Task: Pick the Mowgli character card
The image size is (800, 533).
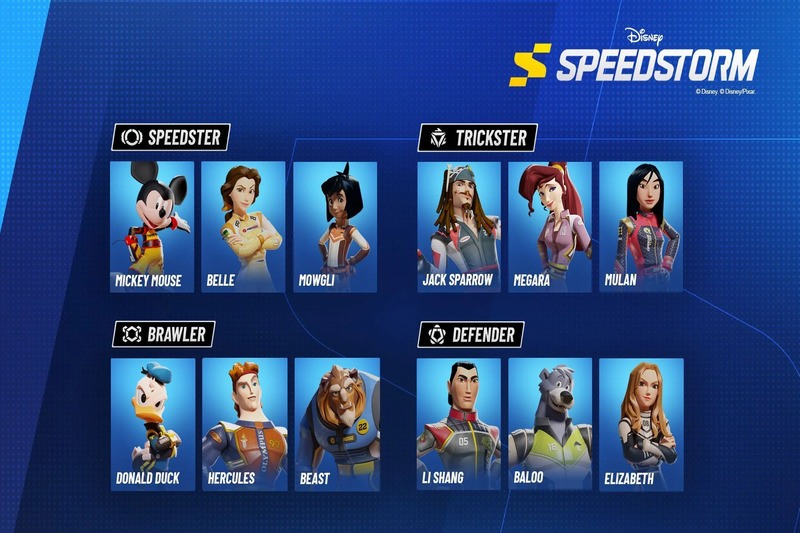Action: tap(335, 227)
